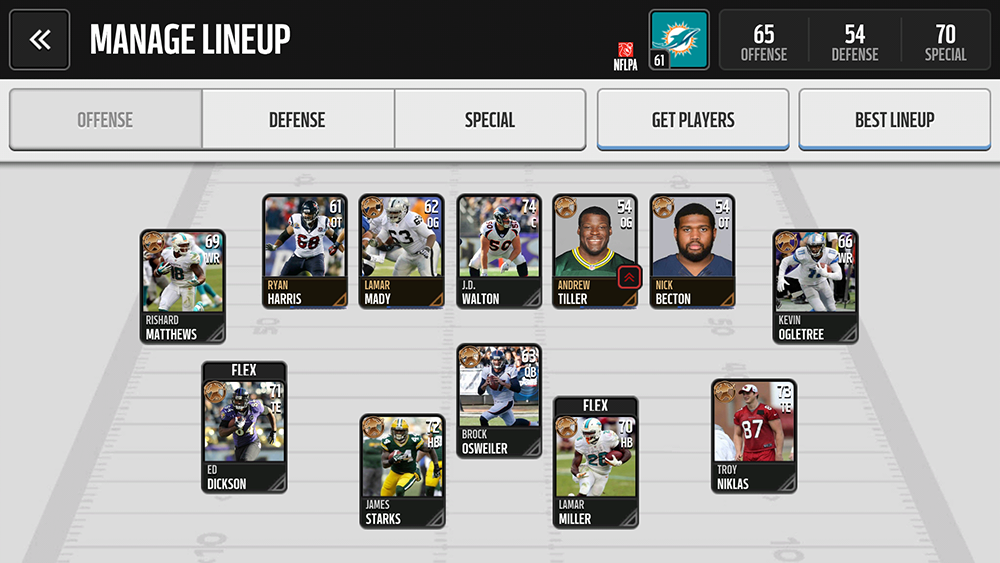Go back using the double-arrow button
Screen dimensions: 1000x563
click(40, 40)
